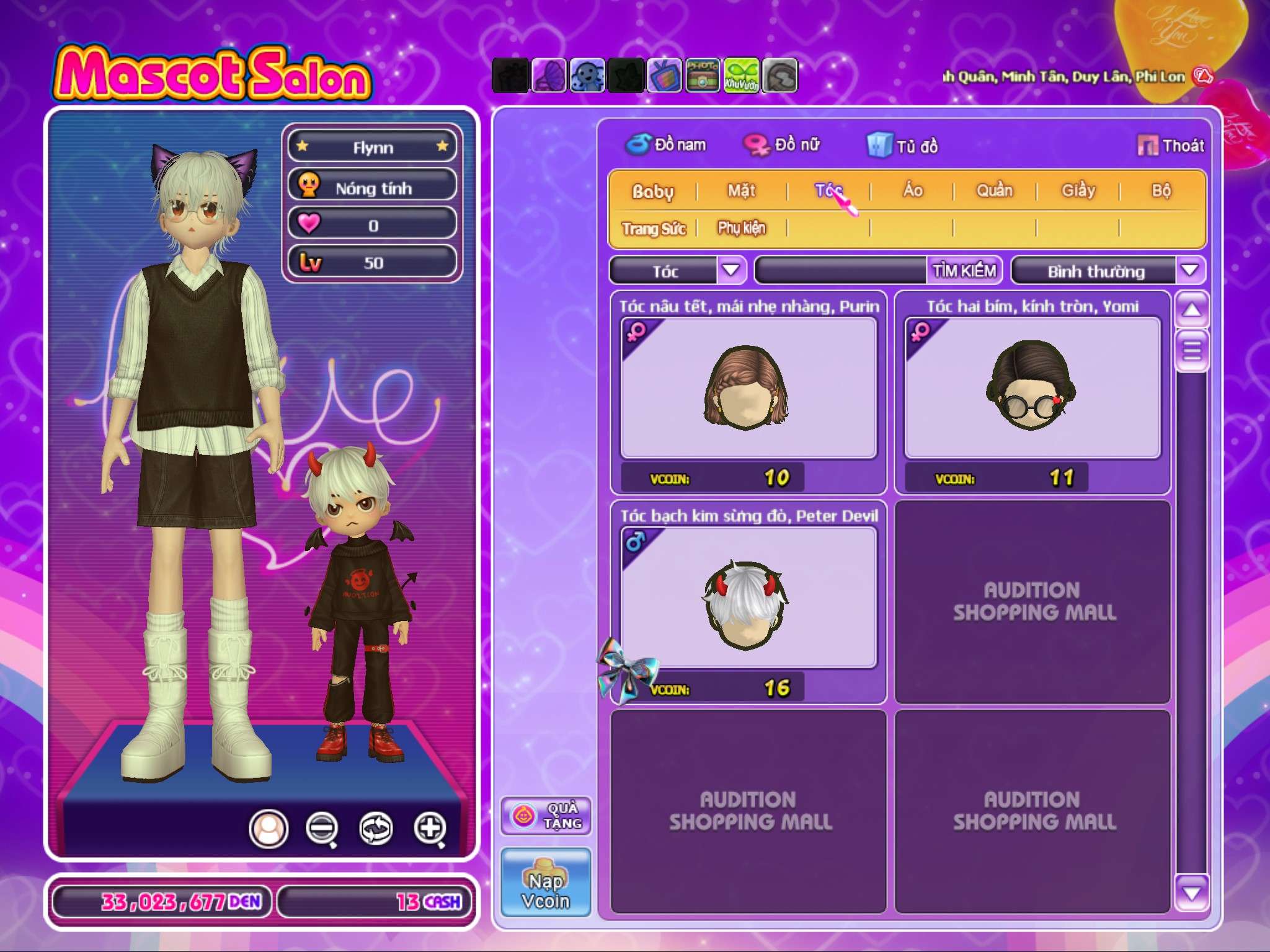Open the Phụ kiện accessories tab
The height and width of the screenshot is (952, 1270).
(x=742, y=228)
